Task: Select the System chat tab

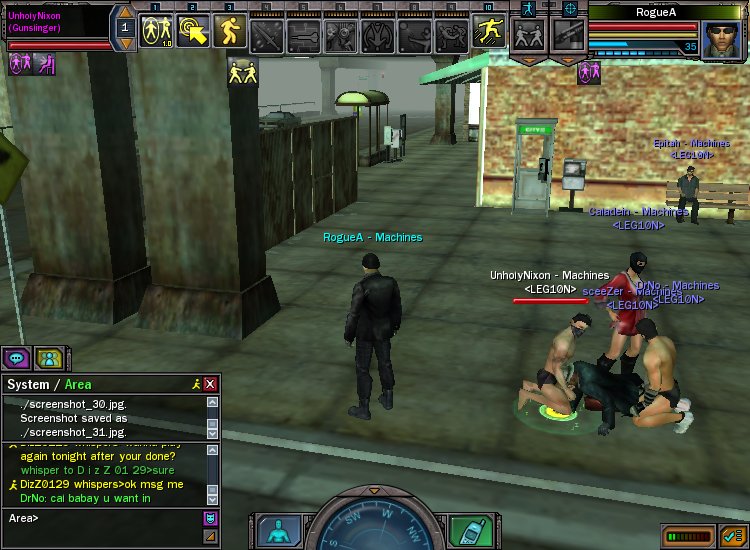Action: click(27, 384)
